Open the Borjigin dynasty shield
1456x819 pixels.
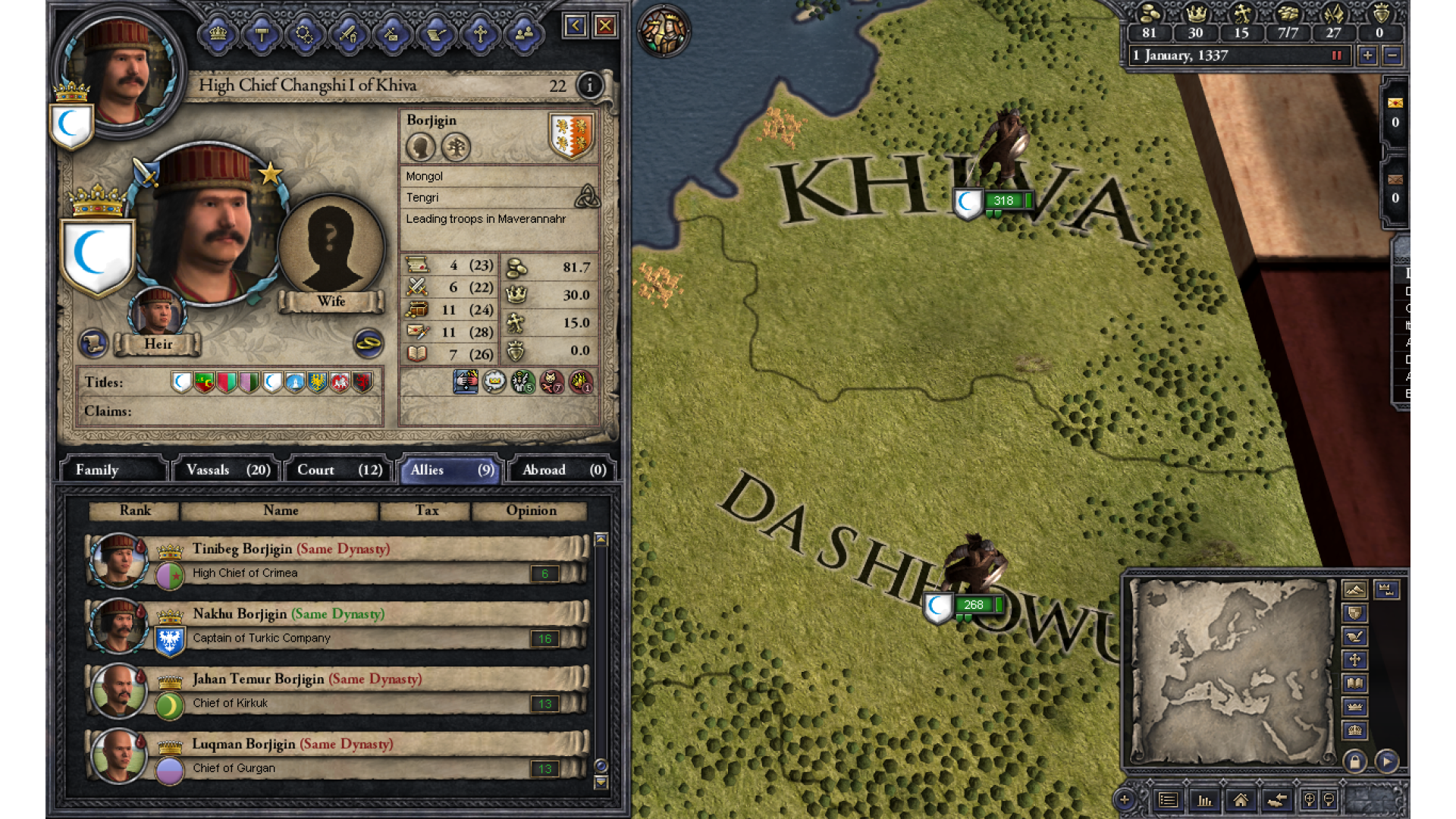point(571,136)
